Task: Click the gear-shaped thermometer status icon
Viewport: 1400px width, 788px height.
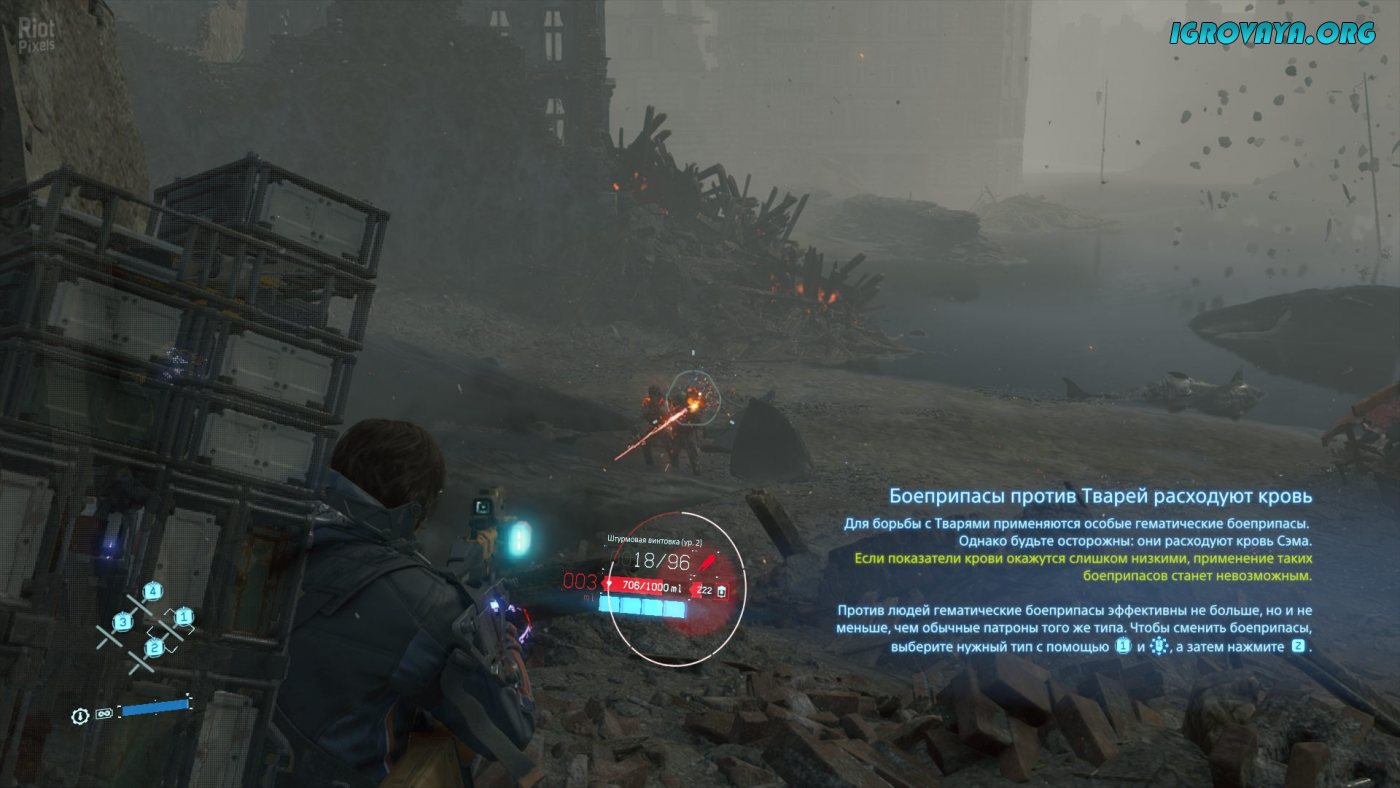Action: point(80,715)
